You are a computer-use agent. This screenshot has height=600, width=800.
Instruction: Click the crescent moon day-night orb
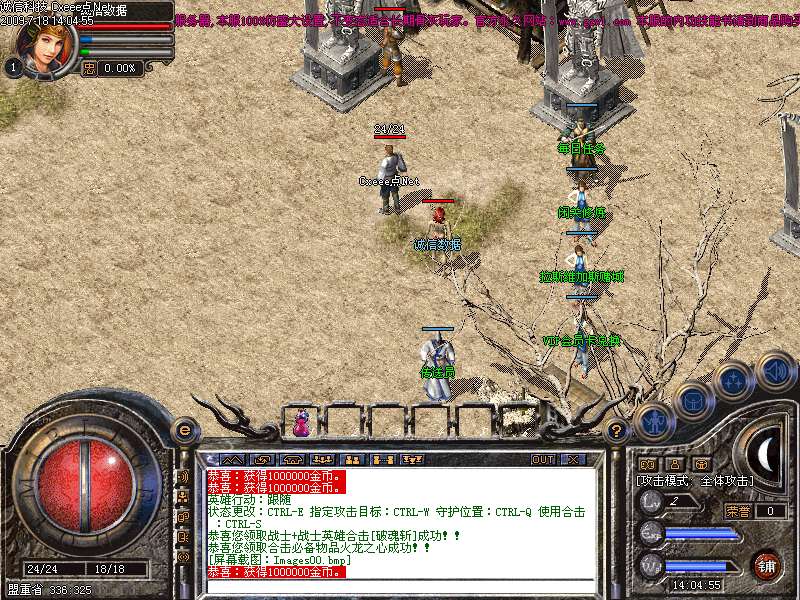pyautogui.click(x=766, y=455)
